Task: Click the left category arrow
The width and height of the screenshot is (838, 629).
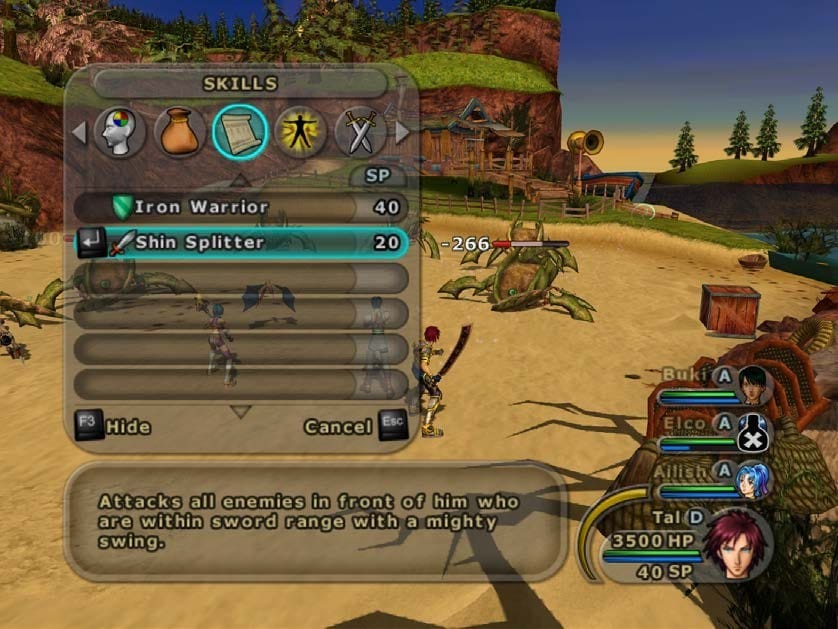Action: 79,132
